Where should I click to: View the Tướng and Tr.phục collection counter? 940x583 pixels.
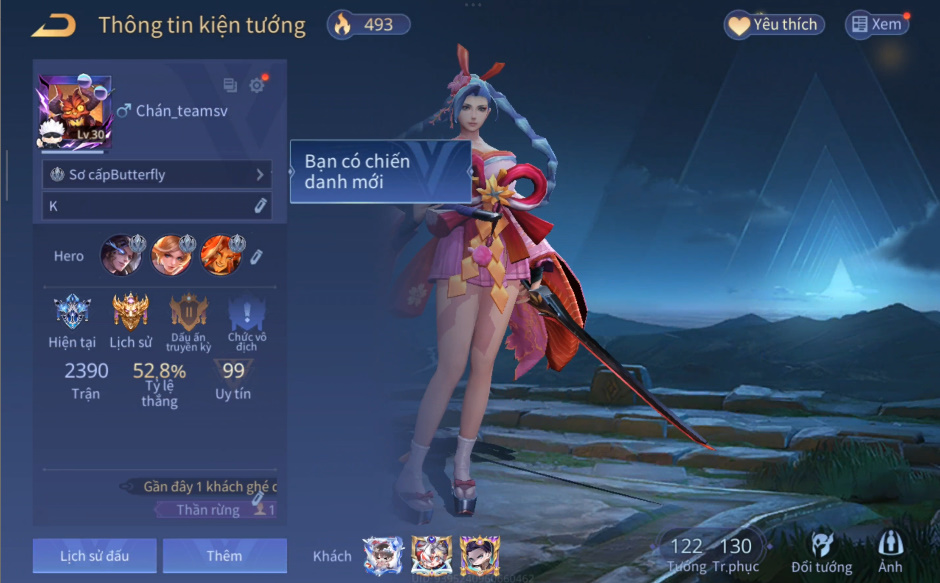coord(710,551)
